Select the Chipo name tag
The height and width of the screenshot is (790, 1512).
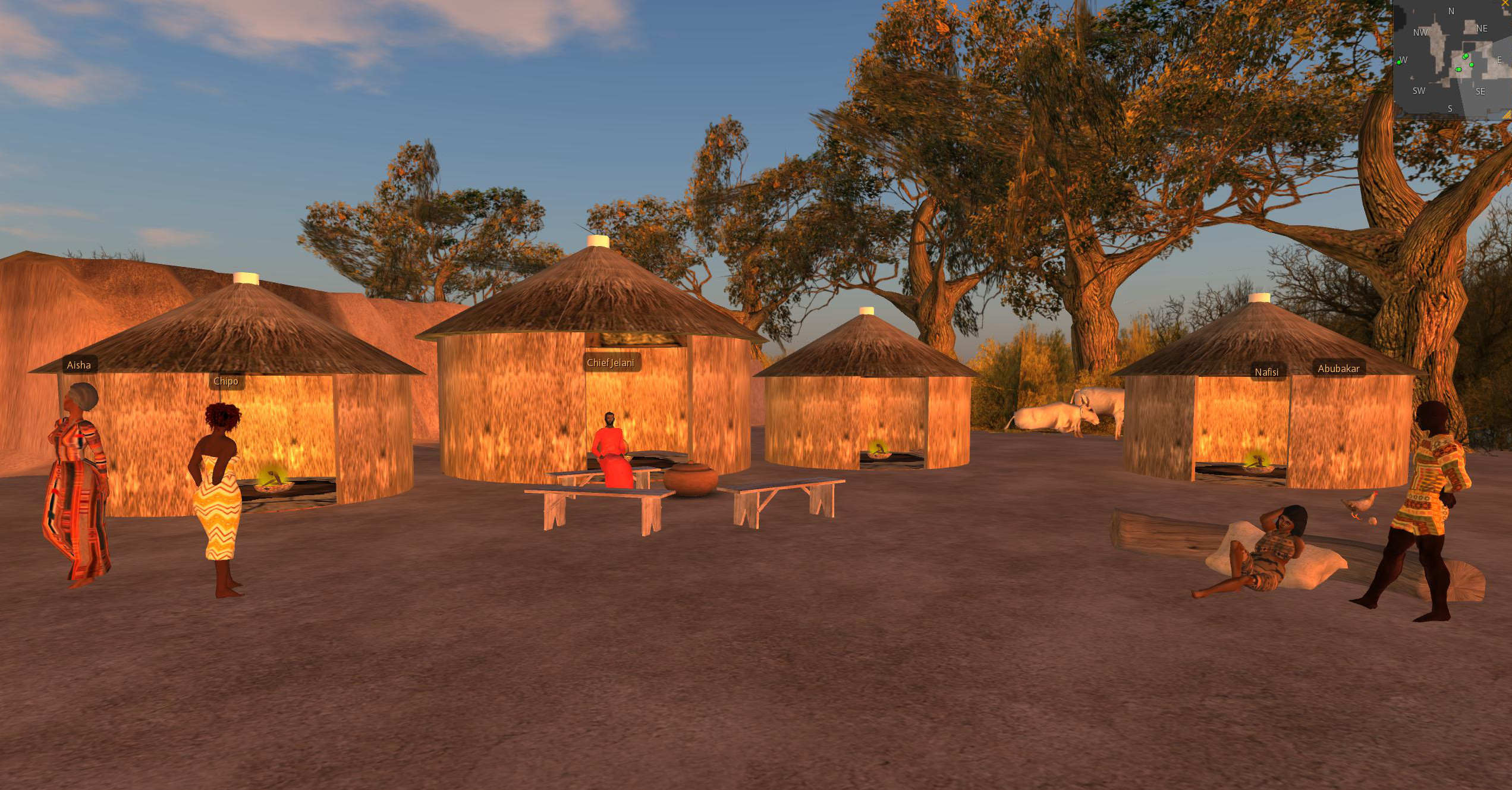tap(226, 381)
